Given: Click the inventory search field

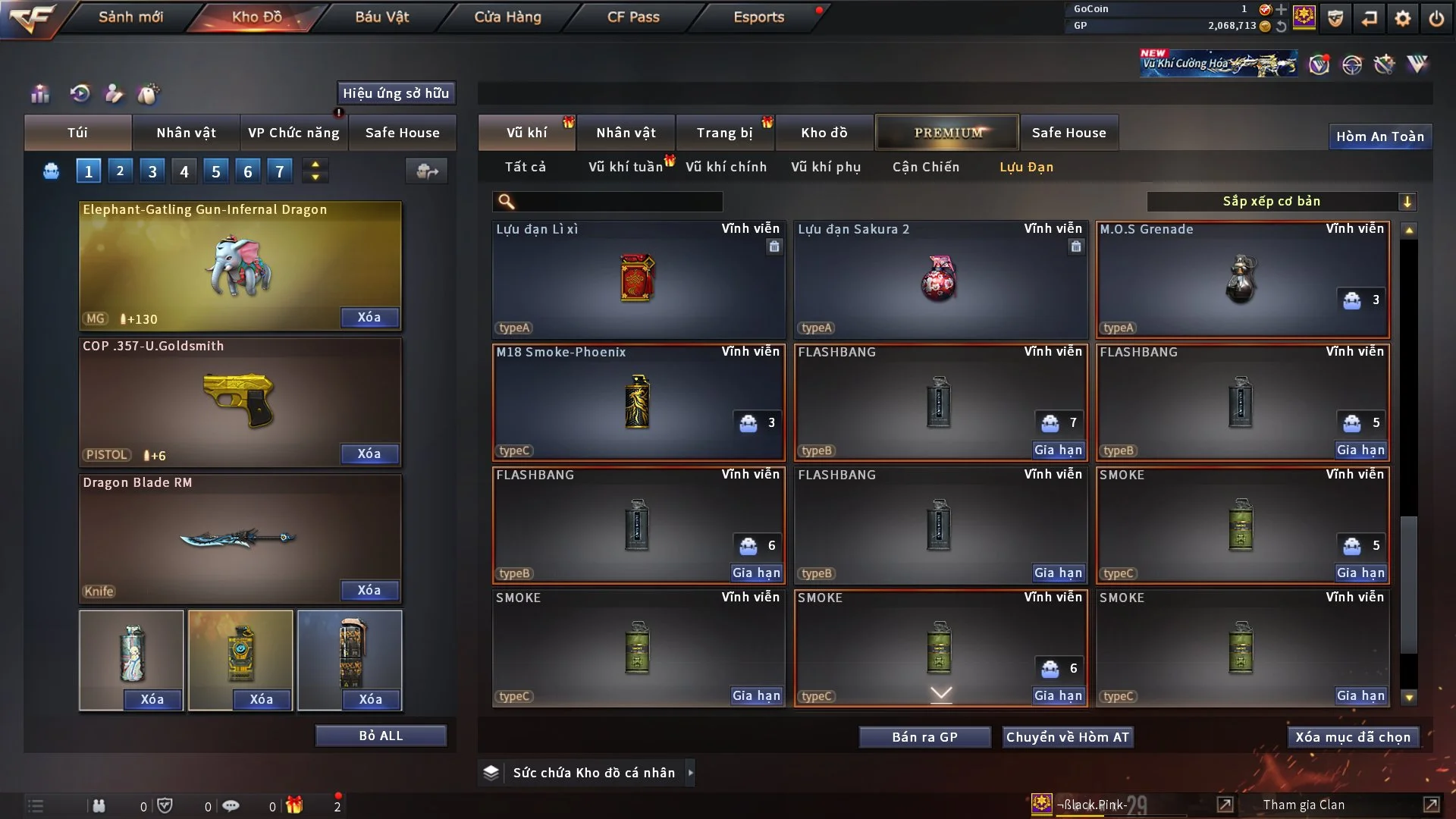Looking at the screenshot, I should [618, 201].
